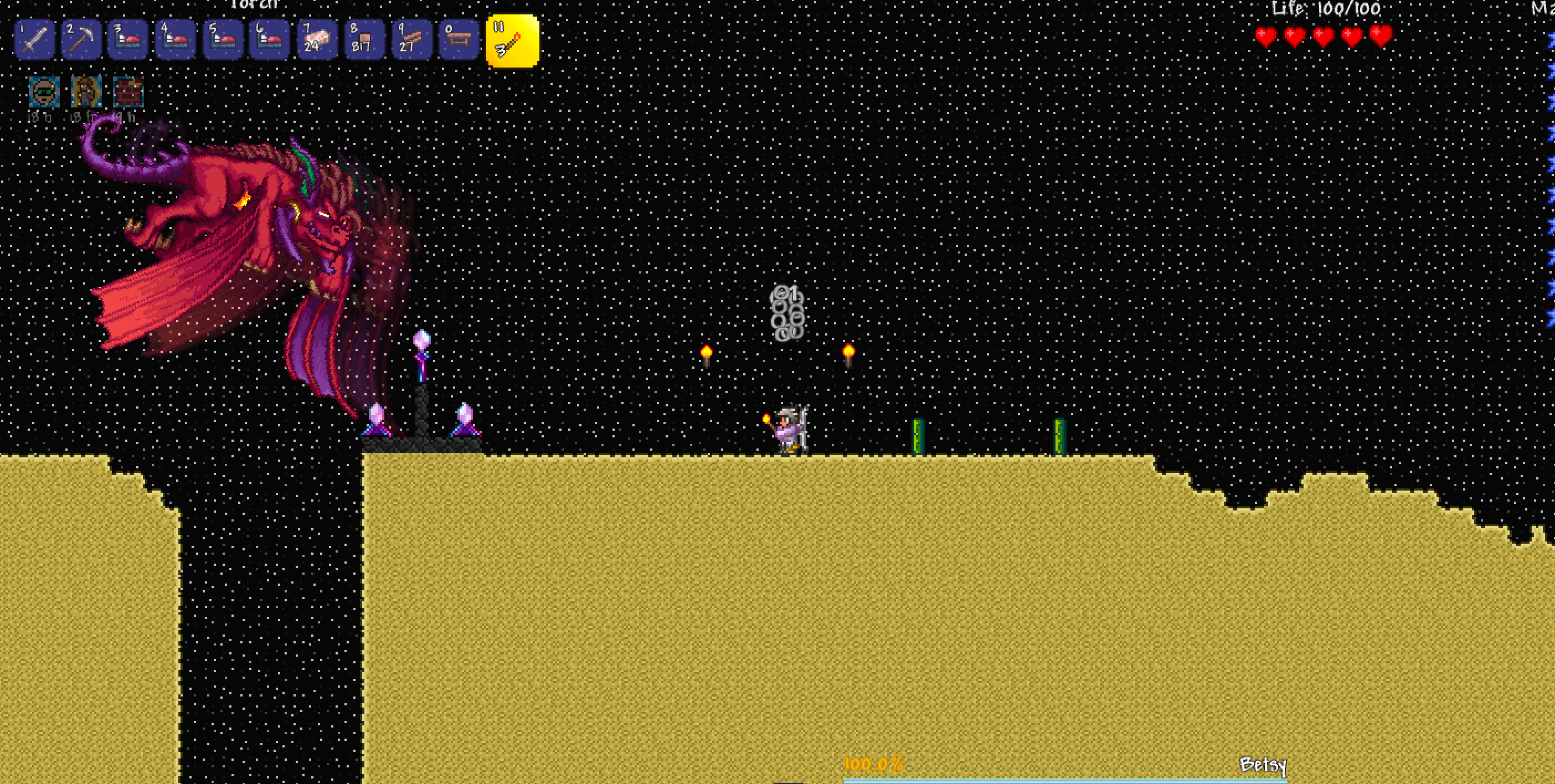Image resolution: width=1555 pixels, height=784 pixels.
Task: Select the stack of 817 blocks in slot 8
Action: click(x=364, y=39)
